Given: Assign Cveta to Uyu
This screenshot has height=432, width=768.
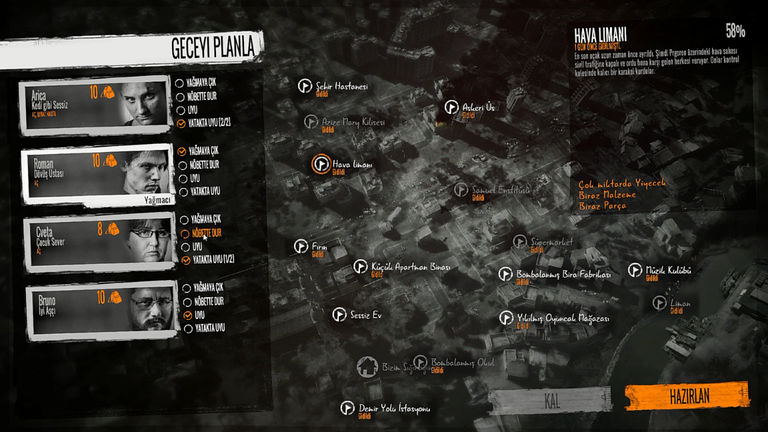Looking at the screenshot, I should [x=185, y=246].
